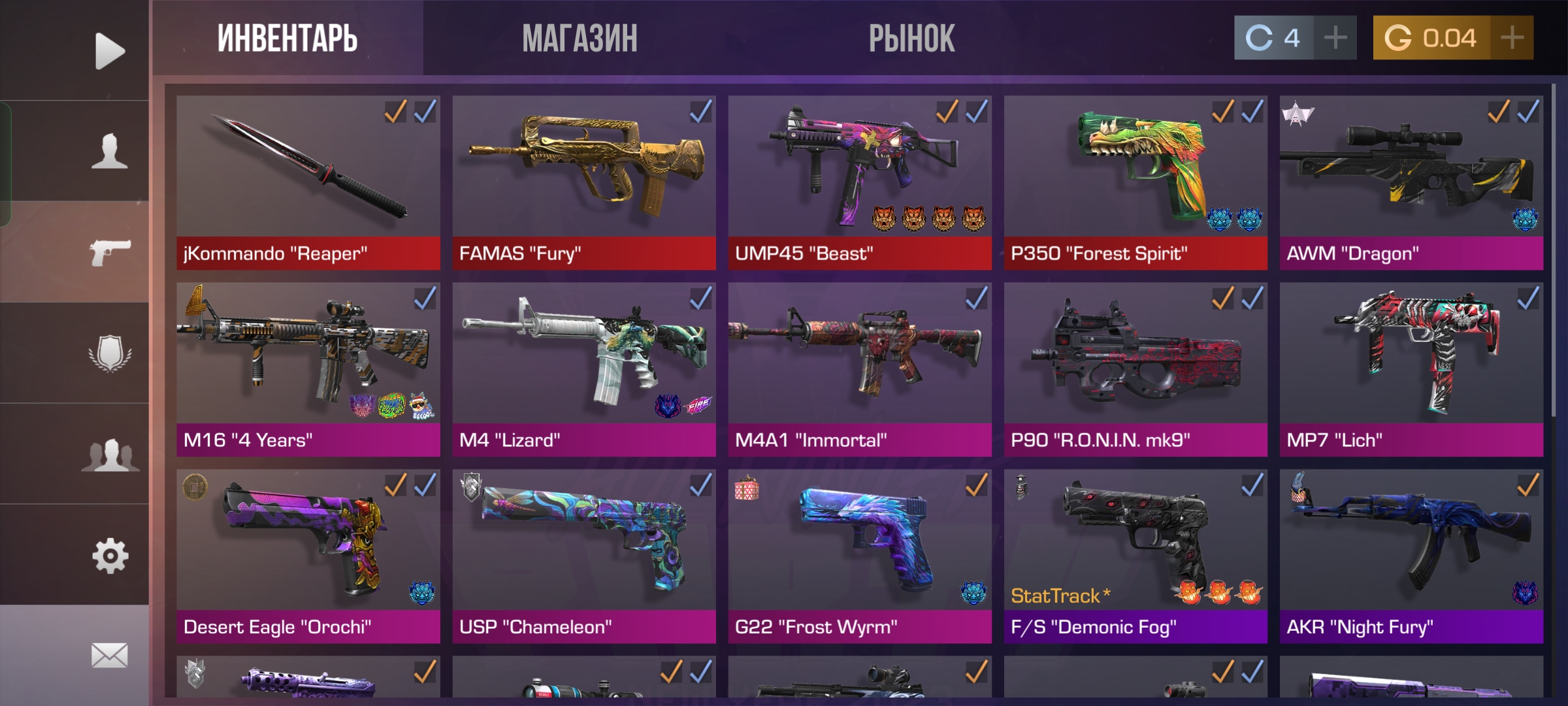Select the Инвентарь tab
Image resolution: width=1568 pixels, height=706 pixels.
click(x=287, y=38)
